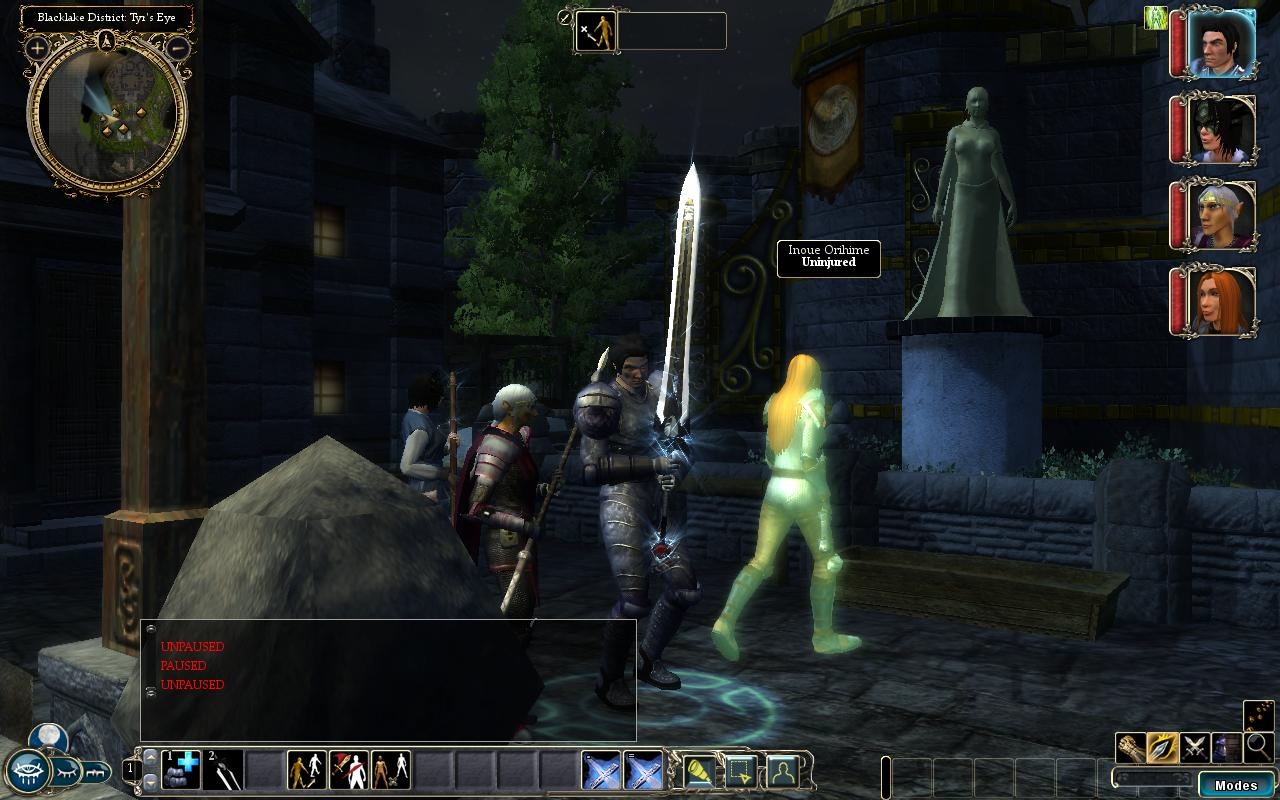Zoom in the minimap with plus button
The height and width of the screenshot is (800, 1280).
coord(38,48)
